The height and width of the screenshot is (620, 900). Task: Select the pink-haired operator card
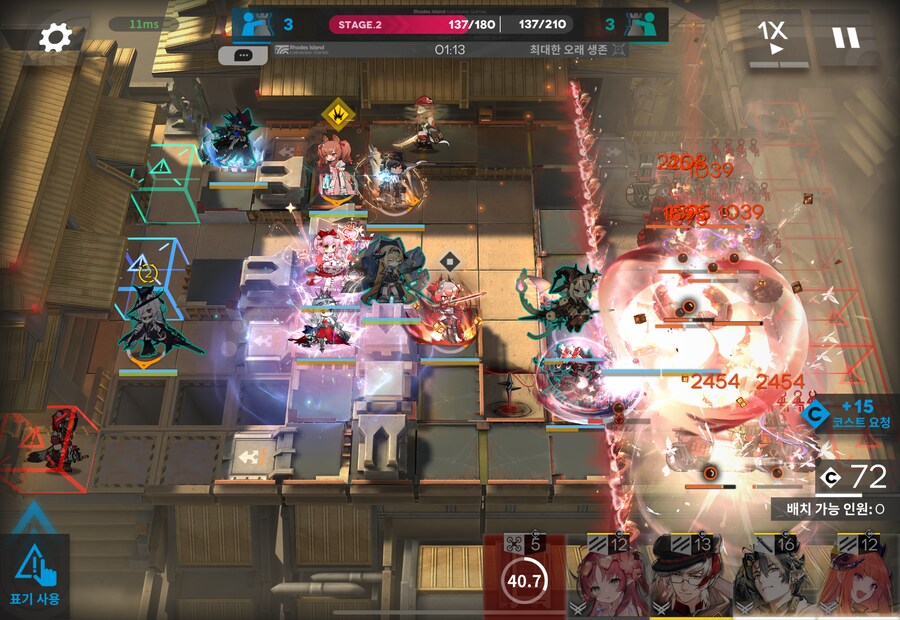click(x=607, y=578)
